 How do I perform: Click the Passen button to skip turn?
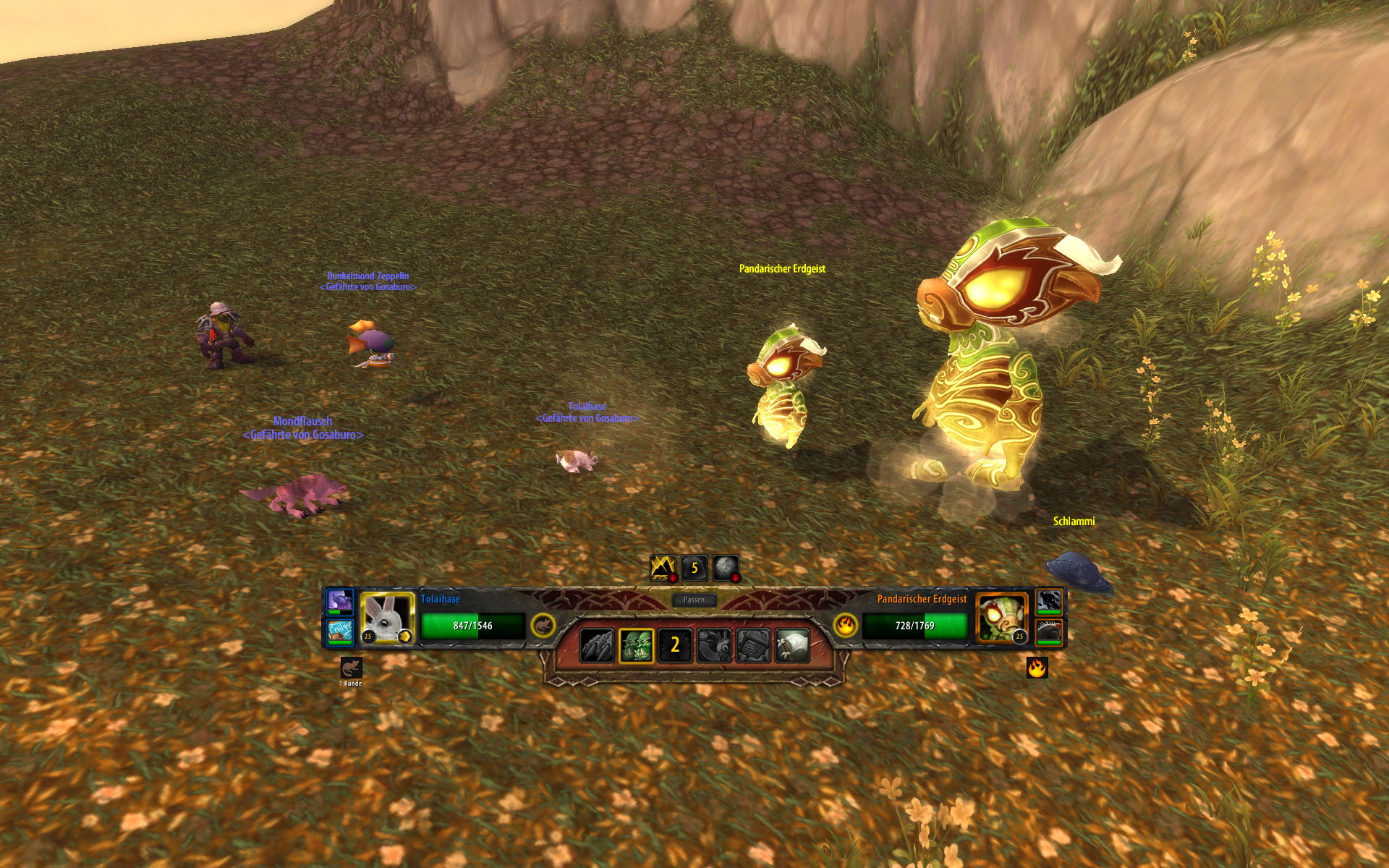tap(694, 600)
